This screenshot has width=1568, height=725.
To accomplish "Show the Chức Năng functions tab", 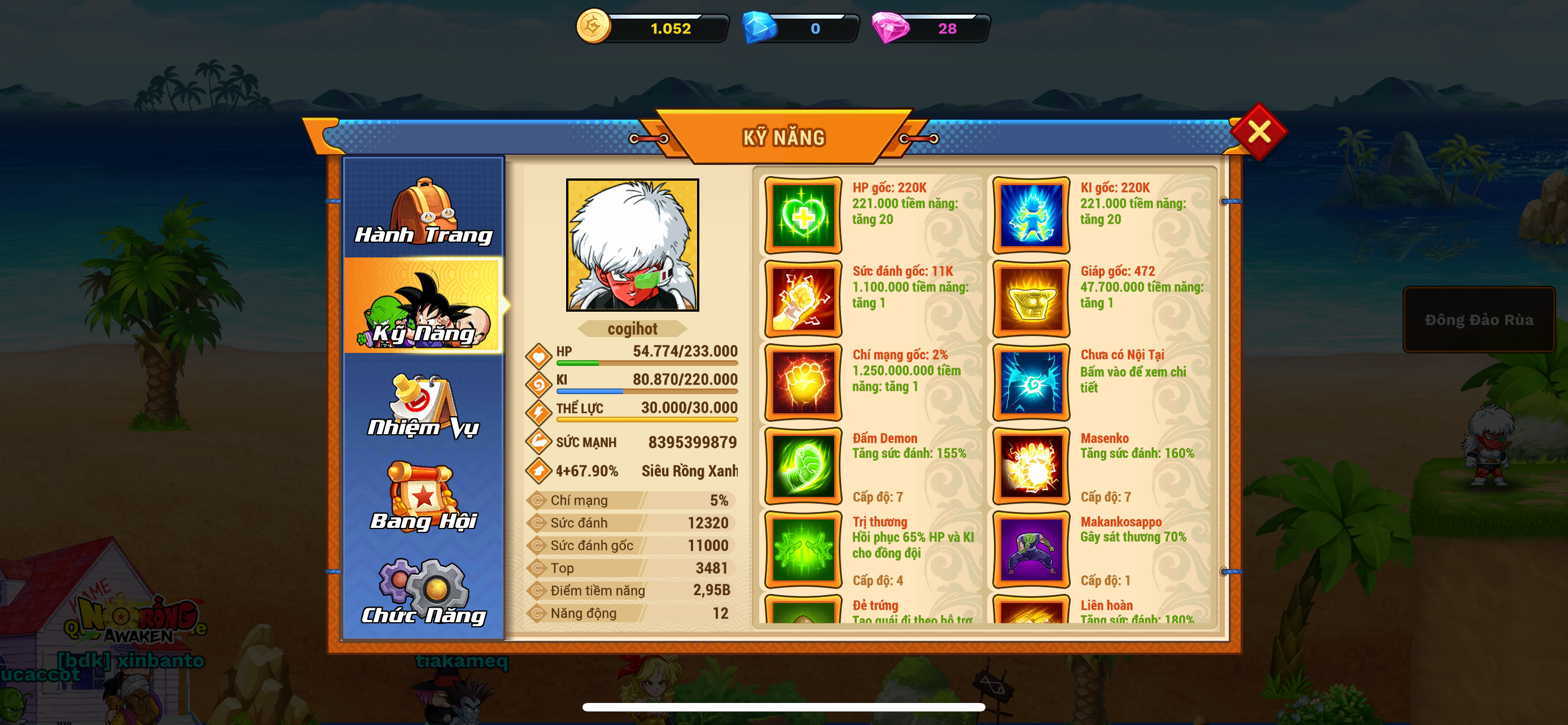I will (424, 591).
